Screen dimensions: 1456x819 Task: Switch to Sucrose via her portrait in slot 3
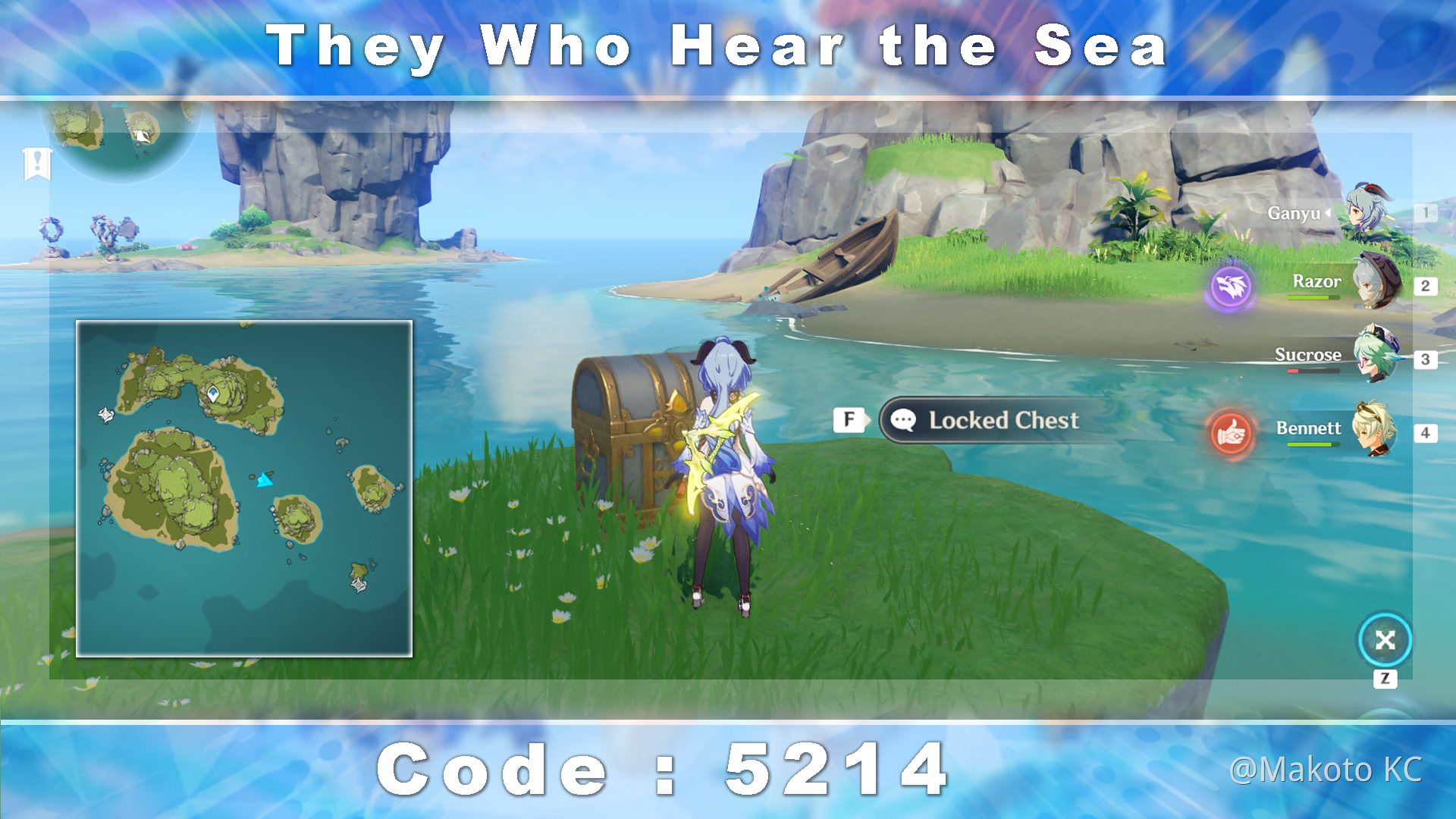click(x=1373, y=359)
